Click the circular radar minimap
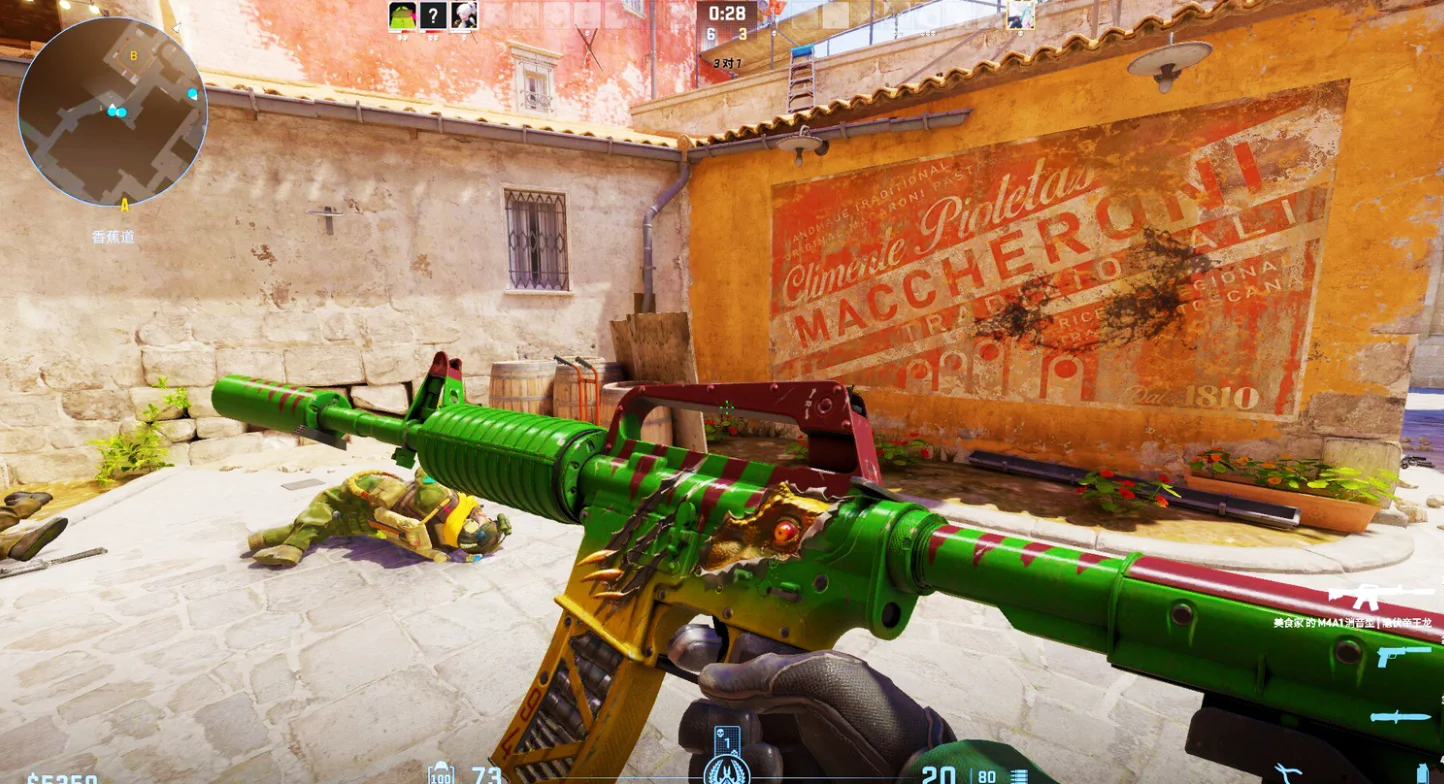 (x=112, y=112)
